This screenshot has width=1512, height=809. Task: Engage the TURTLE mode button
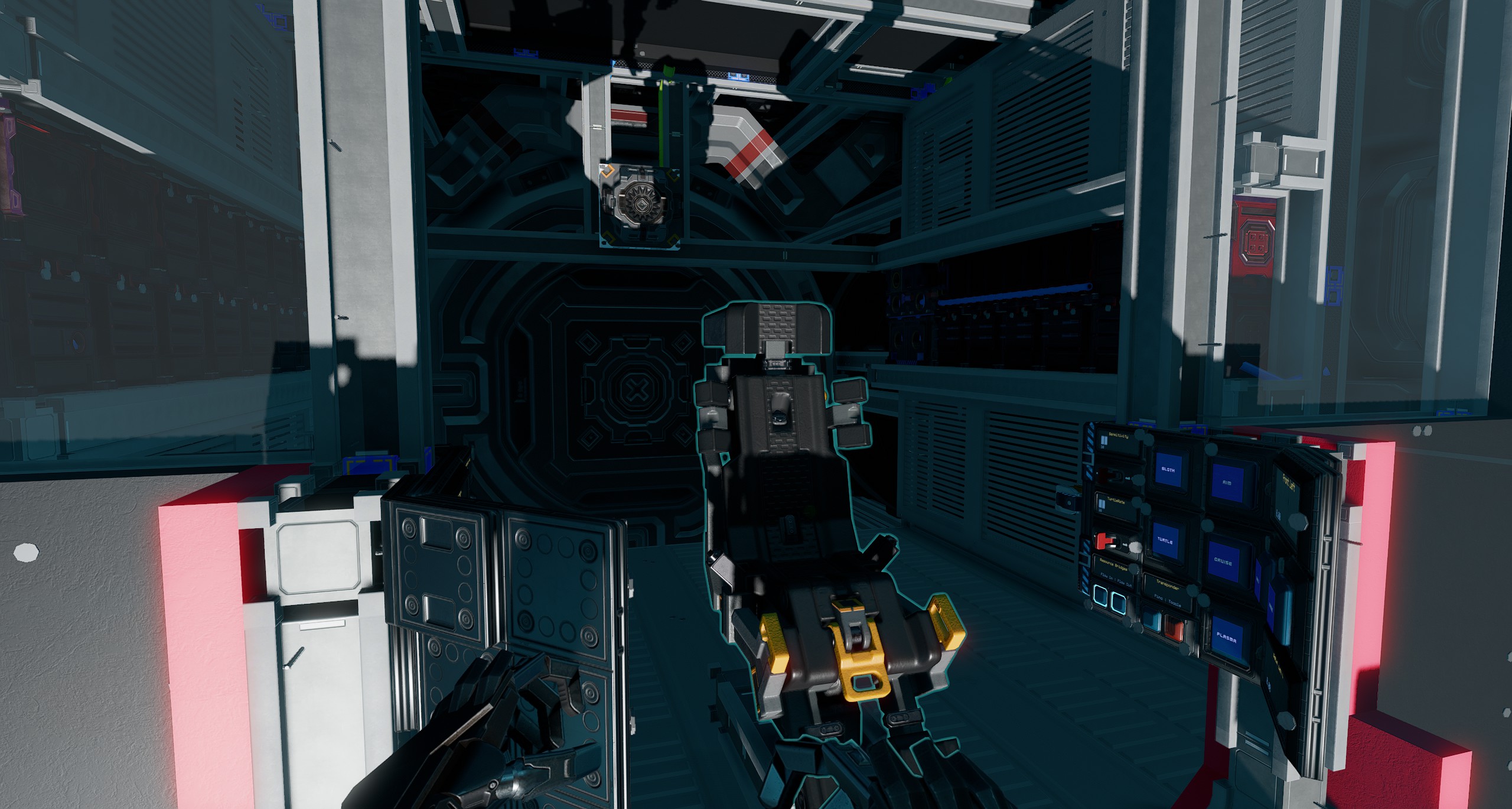(x=1165, y=541)
